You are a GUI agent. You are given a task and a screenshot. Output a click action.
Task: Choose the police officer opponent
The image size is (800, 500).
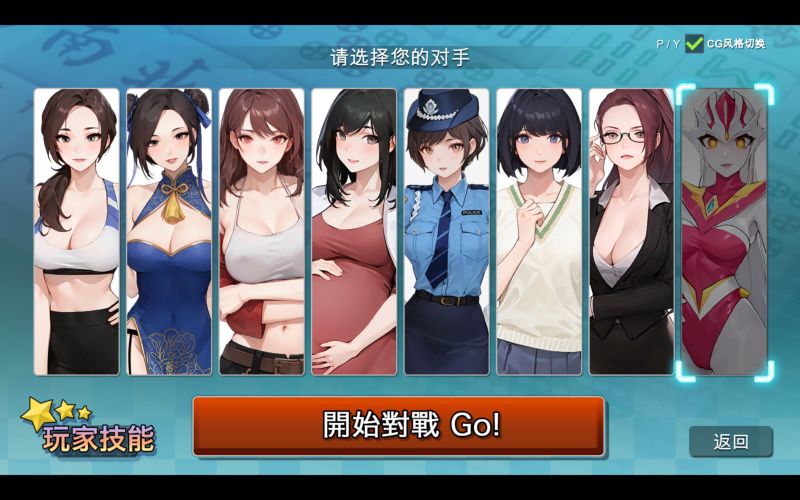pos(446,232)
